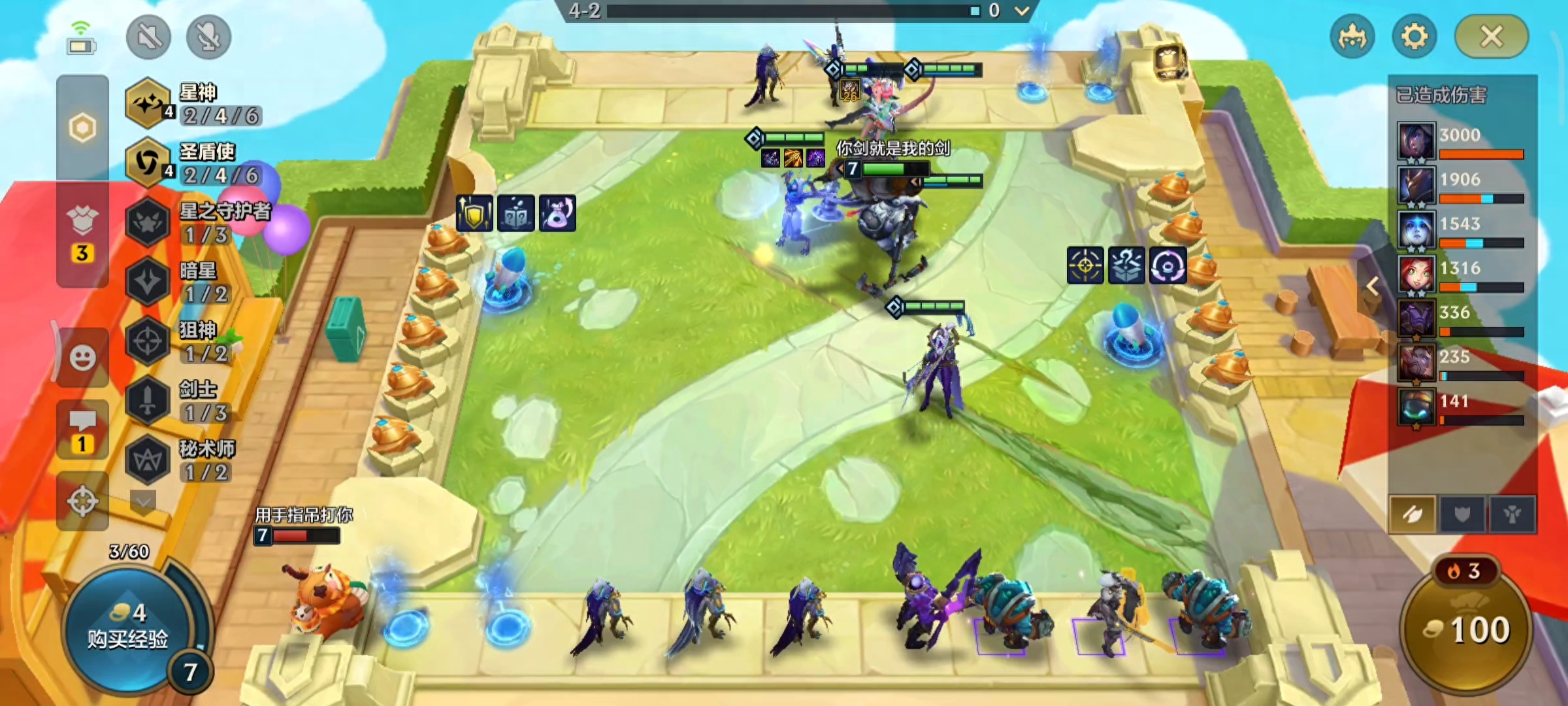Select the top 3000 damage champion row
This screenshot has width=1568, height=706.
coord(1461,141)
